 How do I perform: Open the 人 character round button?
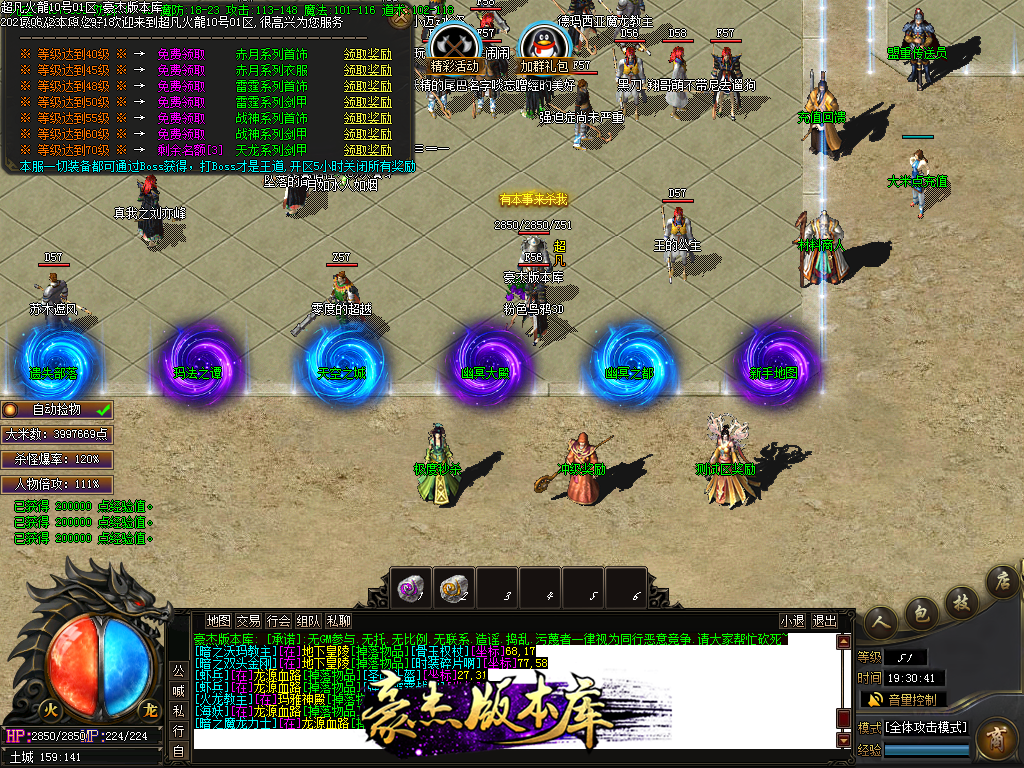point(880,622)
